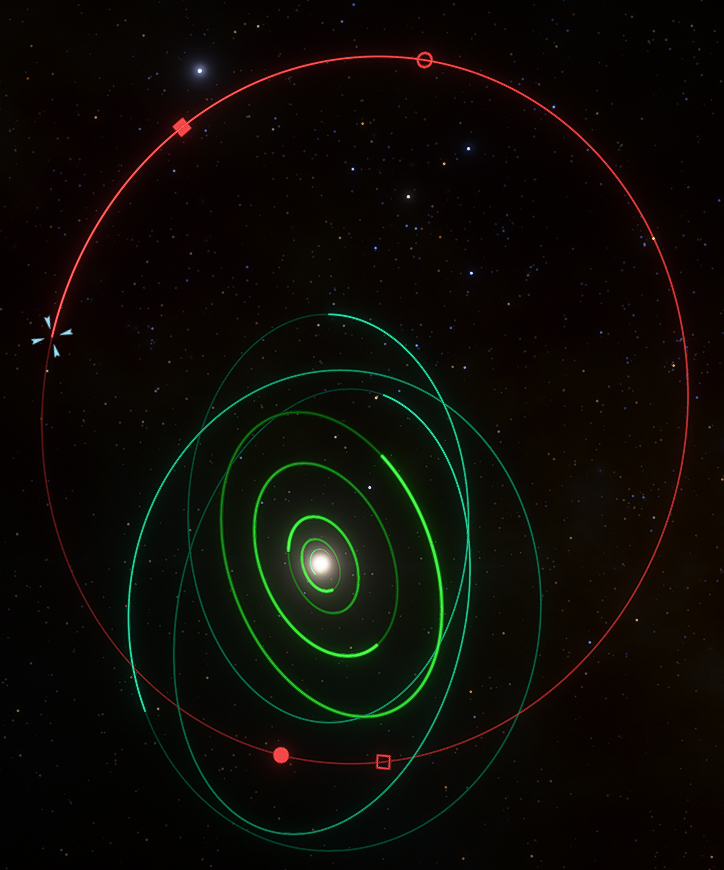Select the object inside the cyan selection arrows
This screenshot has width=724, height=870.
pyautogui.click(x=52, y=337)
